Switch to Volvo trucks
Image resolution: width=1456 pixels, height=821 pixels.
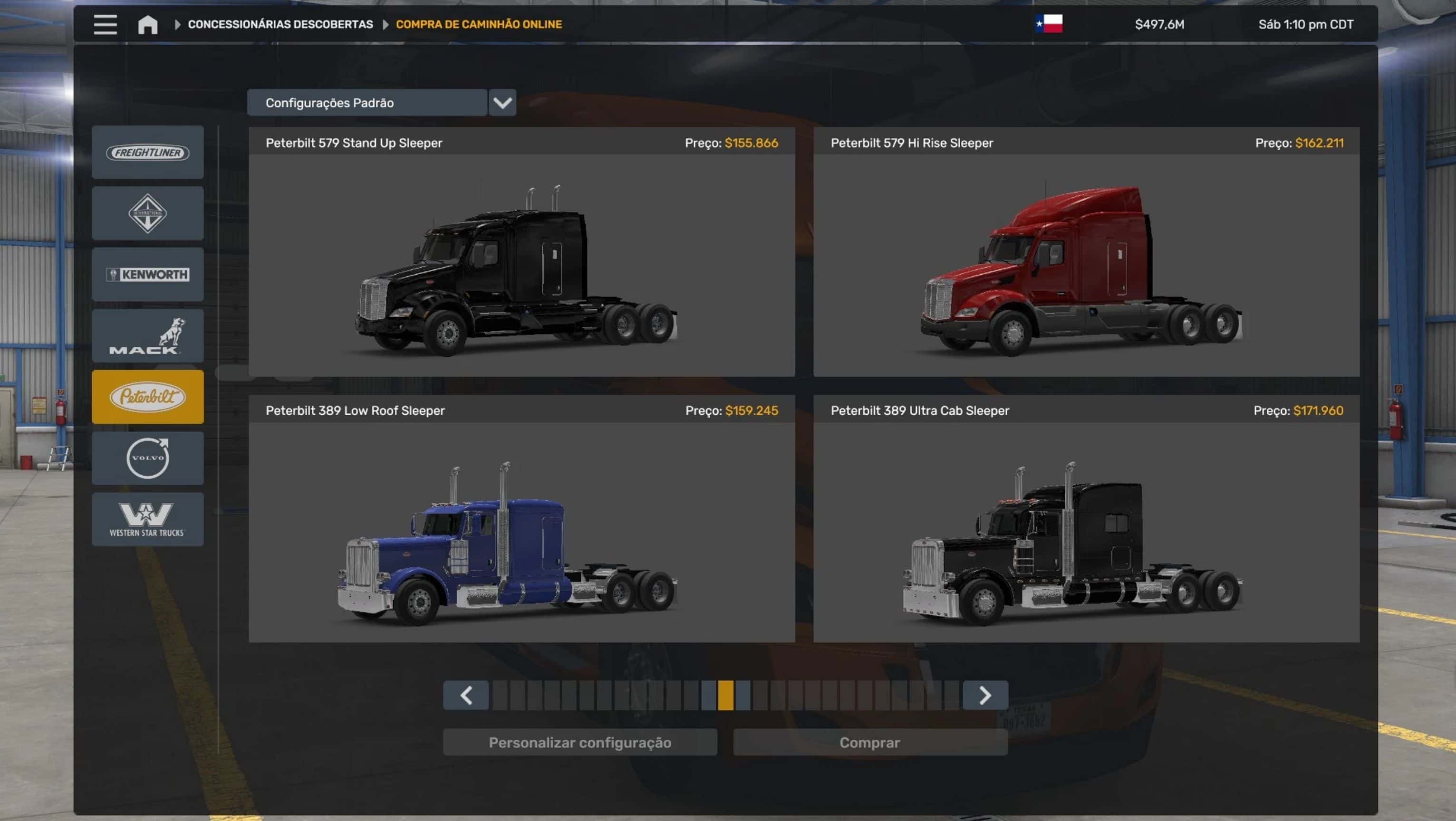(x=147, y=458)
